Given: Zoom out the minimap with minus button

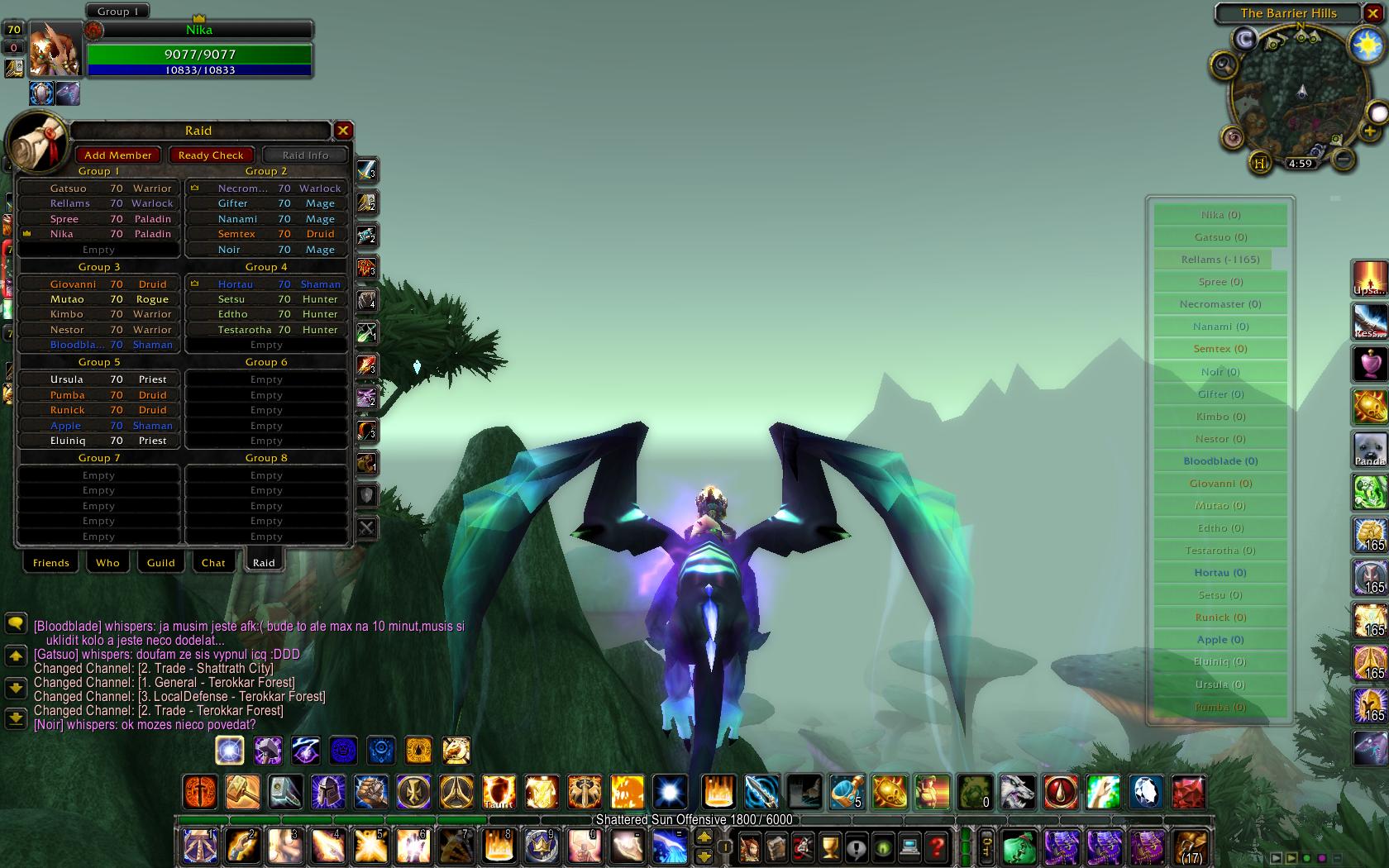Looking at the screenshot, I should [1343, 158].
